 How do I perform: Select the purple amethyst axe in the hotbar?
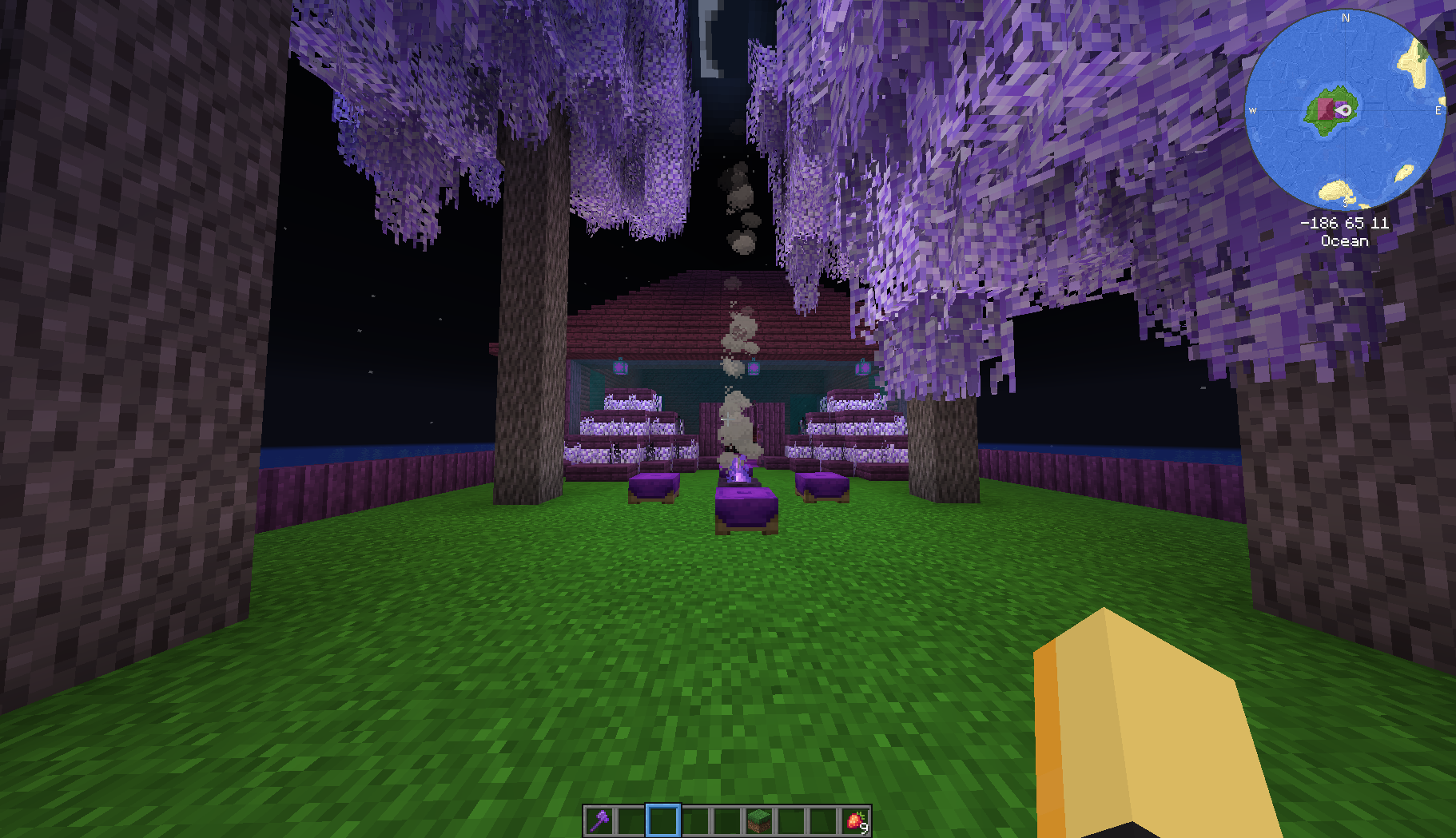tap(600, 821)
